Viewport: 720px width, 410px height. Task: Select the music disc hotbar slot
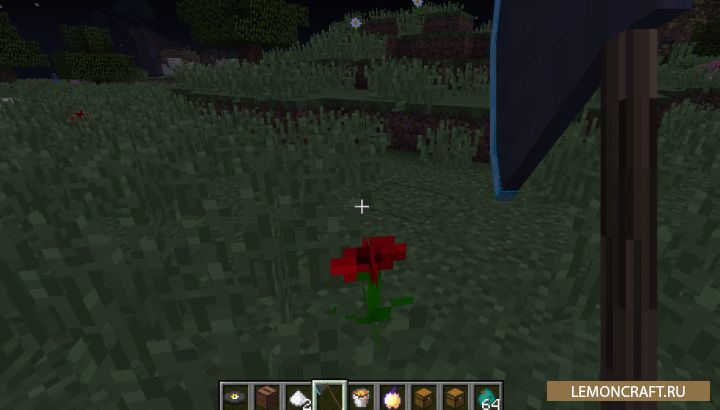[236, 396]
